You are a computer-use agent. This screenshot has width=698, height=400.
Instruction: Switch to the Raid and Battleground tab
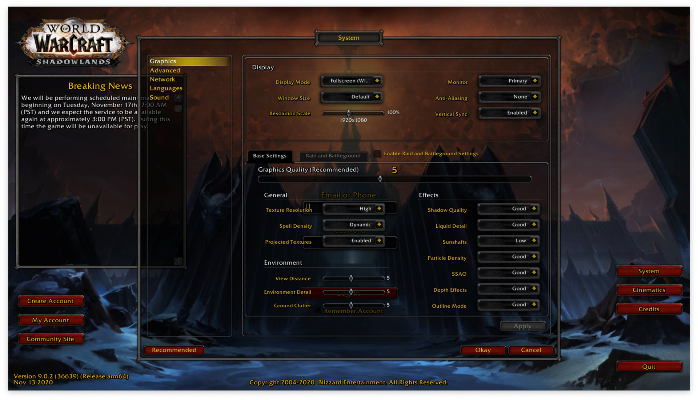[331, 156]
